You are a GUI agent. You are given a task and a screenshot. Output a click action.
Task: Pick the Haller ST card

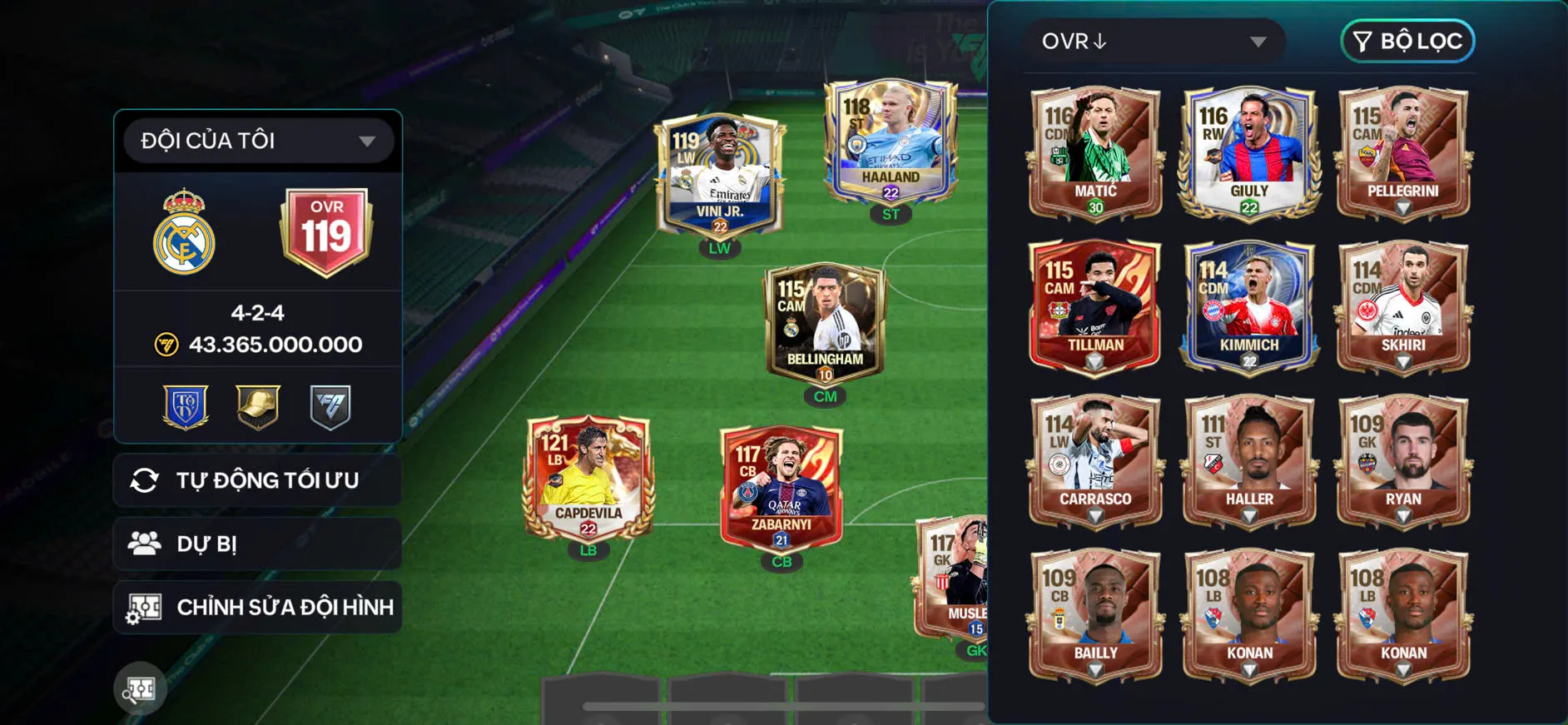(1249, 461)
